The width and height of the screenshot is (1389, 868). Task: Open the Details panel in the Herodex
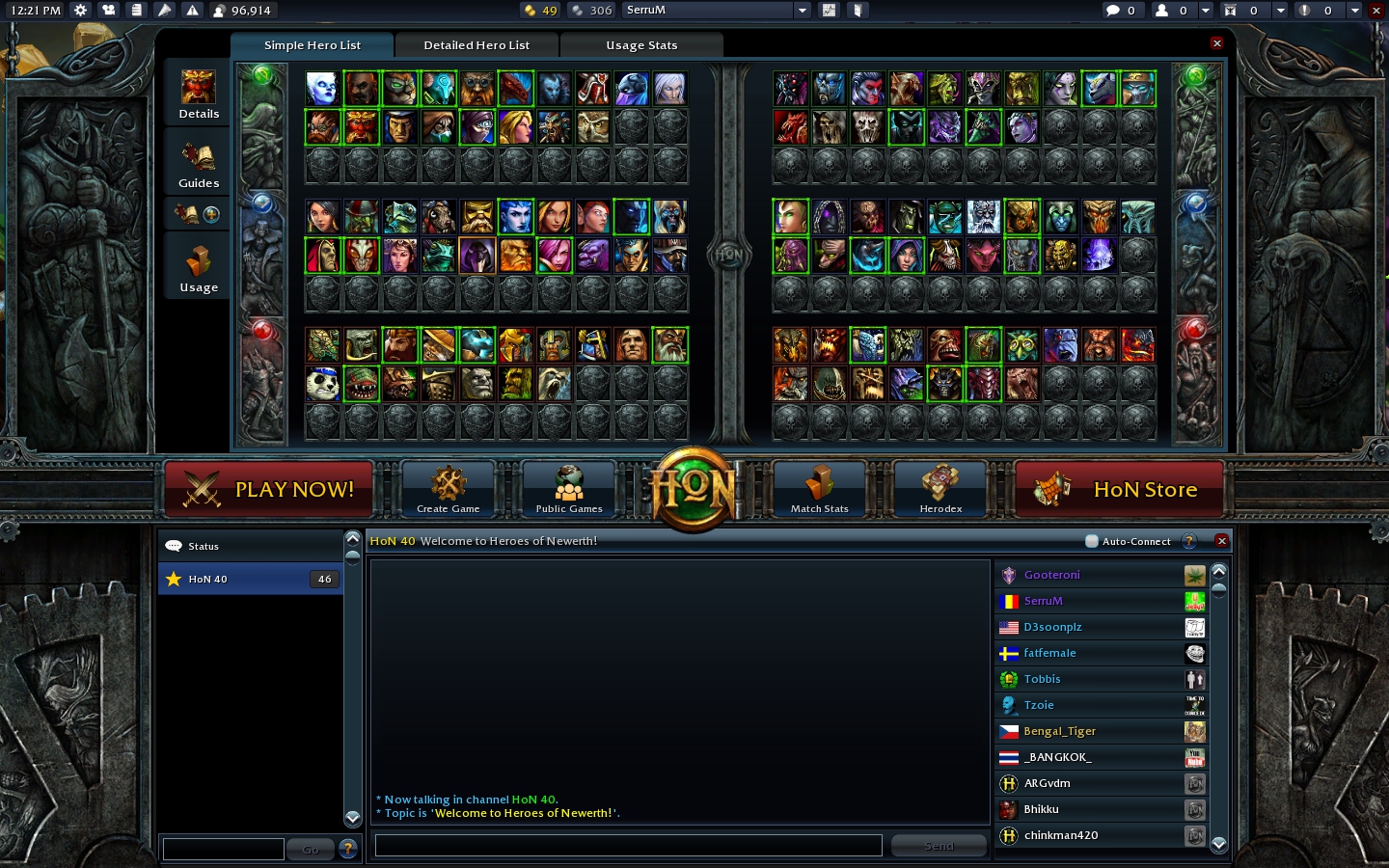click(x=198, y=94)
